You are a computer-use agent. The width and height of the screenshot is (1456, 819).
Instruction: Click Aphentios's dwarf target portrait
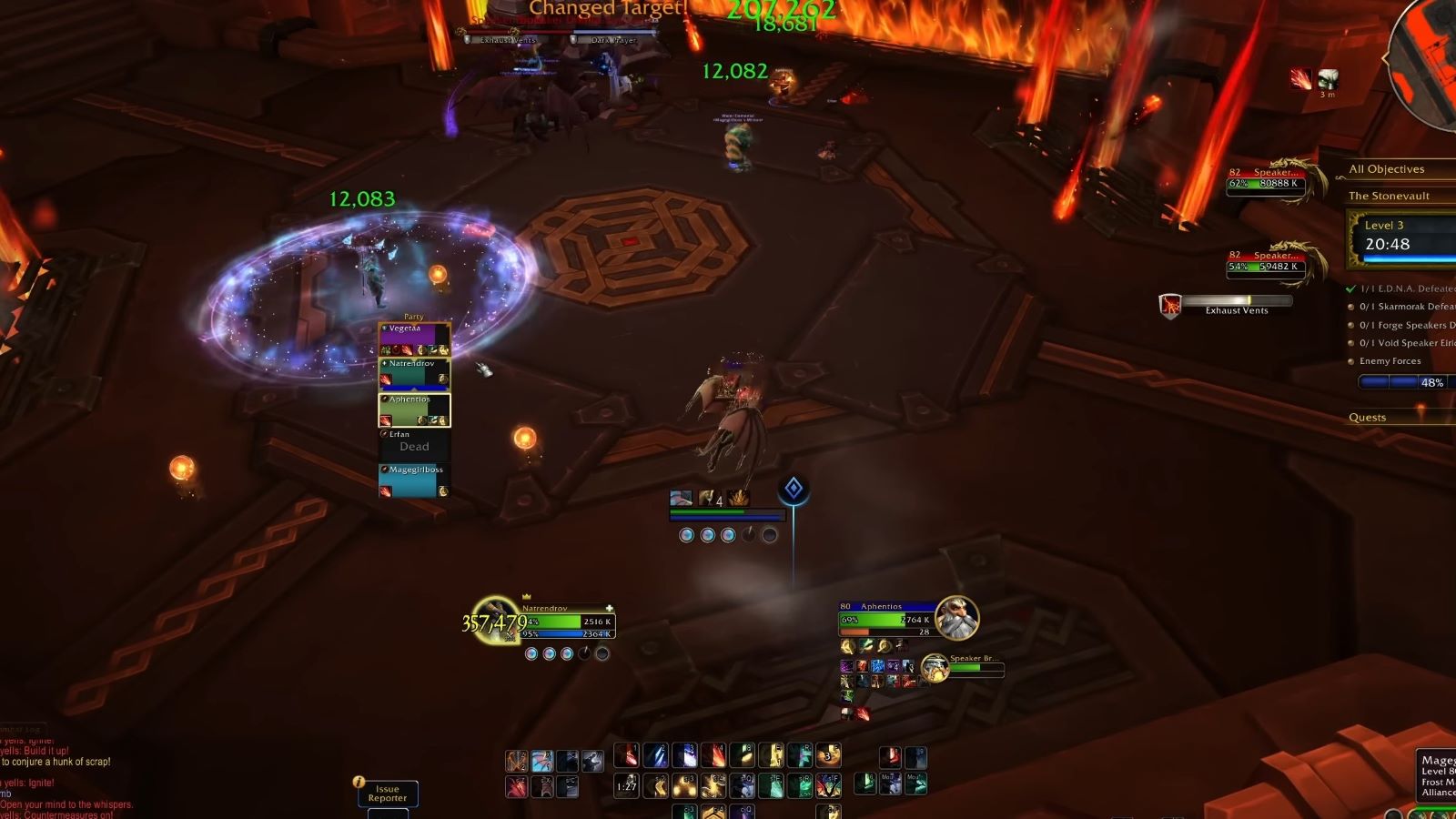pyautogui.click(x=957, y=619)
